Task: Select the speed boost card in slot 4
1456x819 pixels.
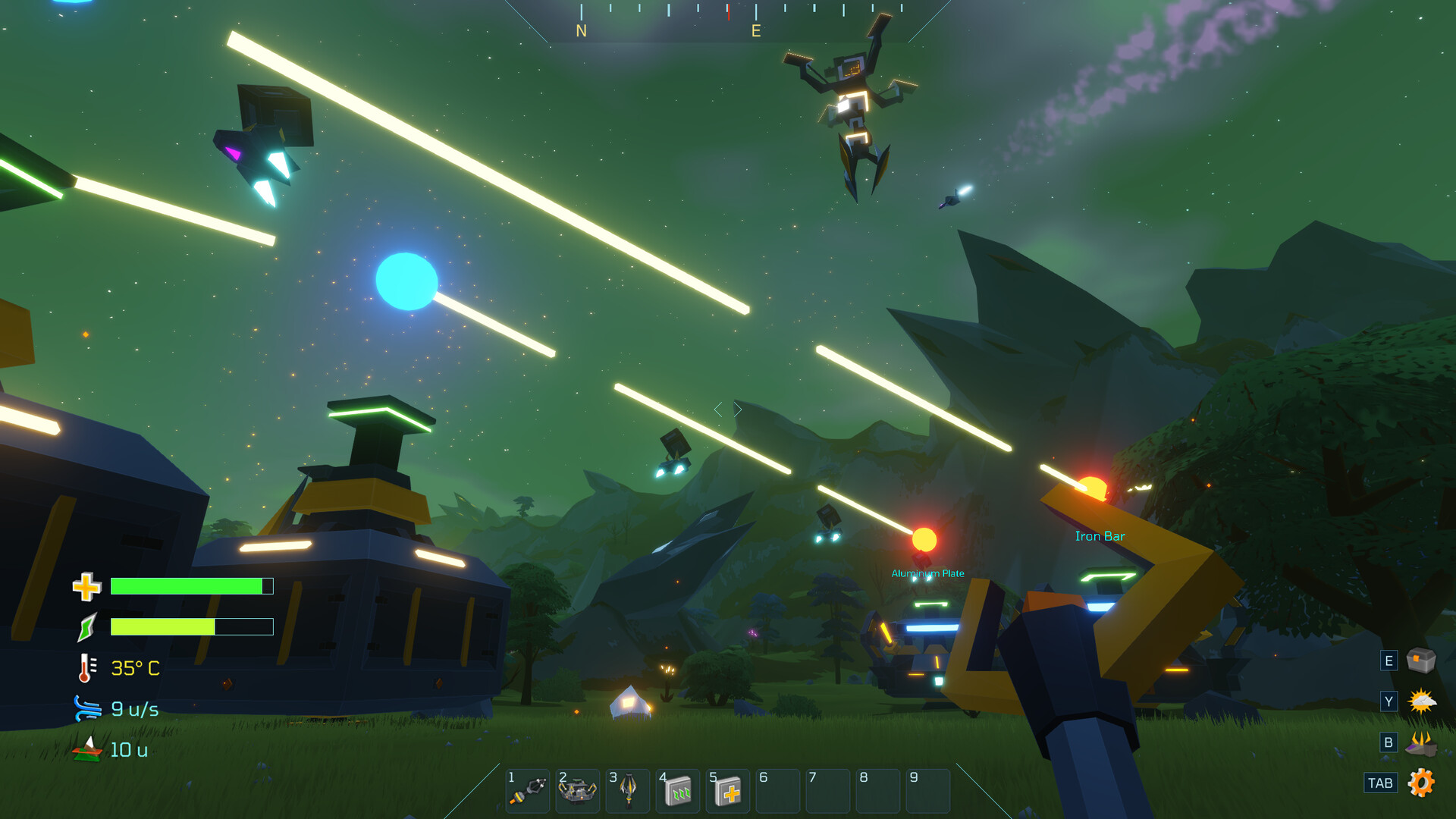Action: click(x=677, y=790)
